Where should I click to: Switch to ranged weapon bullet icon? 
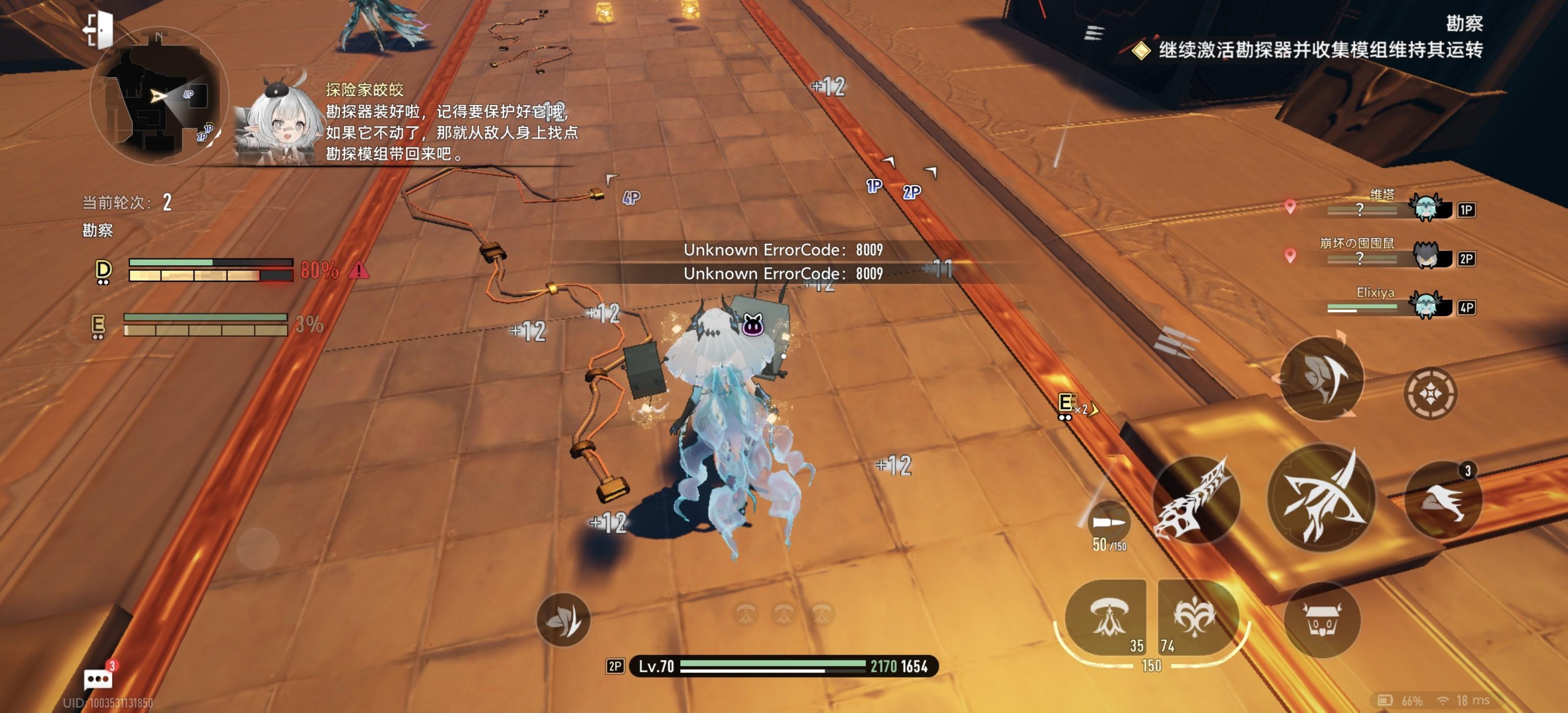click(x=1108, y=522)
